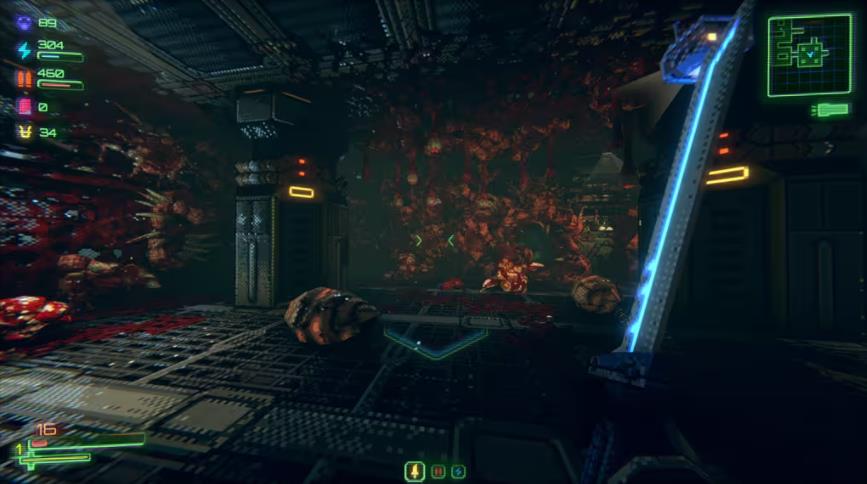Image resolution: width=867 pixels, height=484 pixels.
Task: Click the pink square resource icon
Action: [x=24, y=106]
